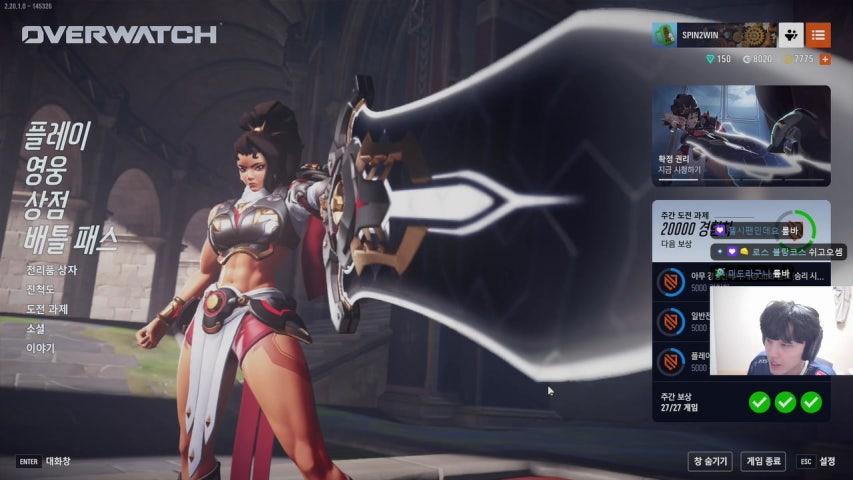The height and width of the screenshot is (480, 853).
Task: Select 플레이 (Play) from the main menu
Action: pyautogui.click(x=57, y=136)
